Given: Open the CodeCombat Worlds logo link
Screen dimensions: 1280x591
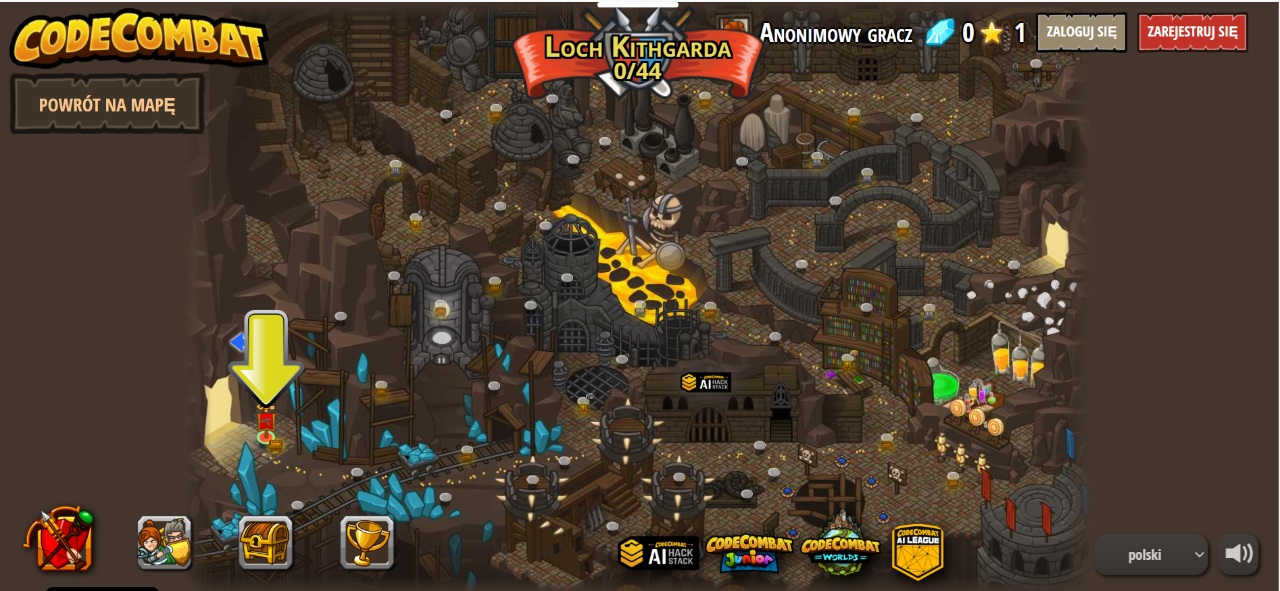Looking at the screenshot, I should [840, 550].
